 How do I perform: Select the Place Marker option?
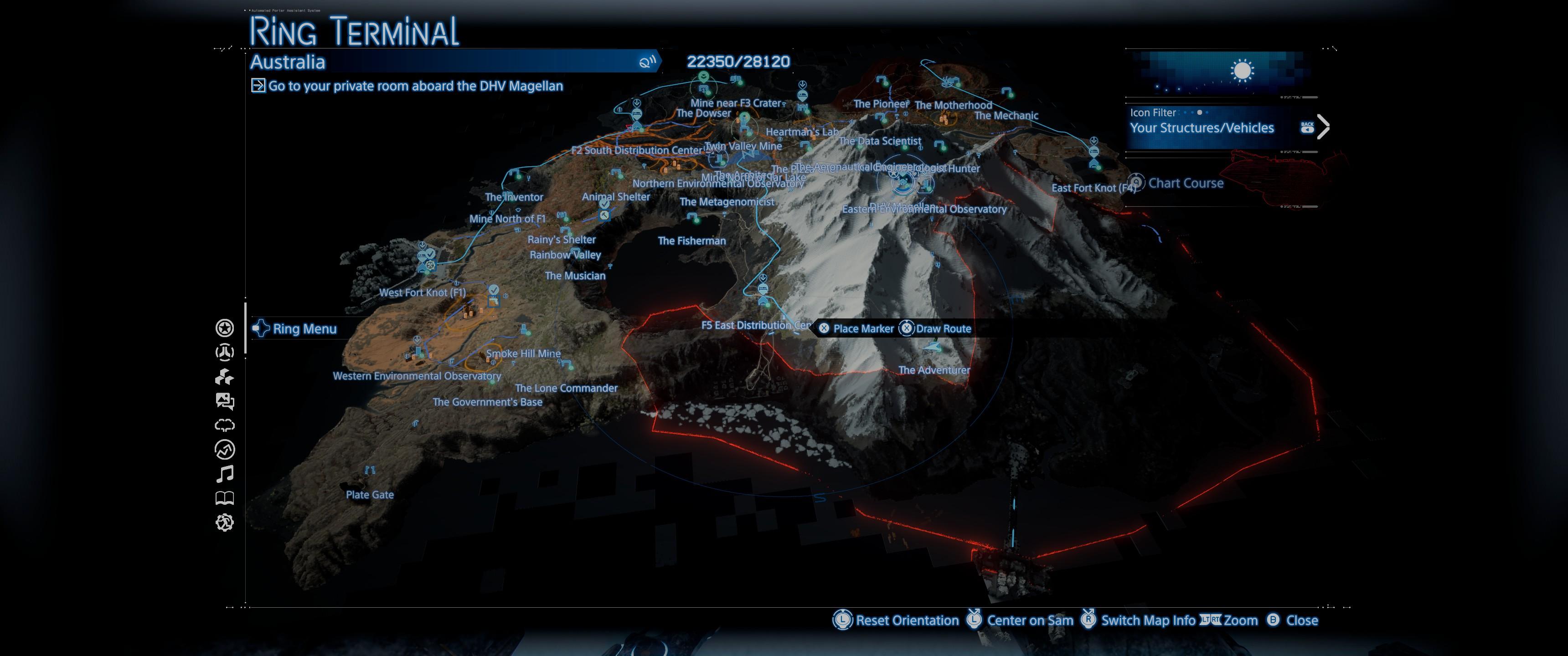[x=862, y=328]
